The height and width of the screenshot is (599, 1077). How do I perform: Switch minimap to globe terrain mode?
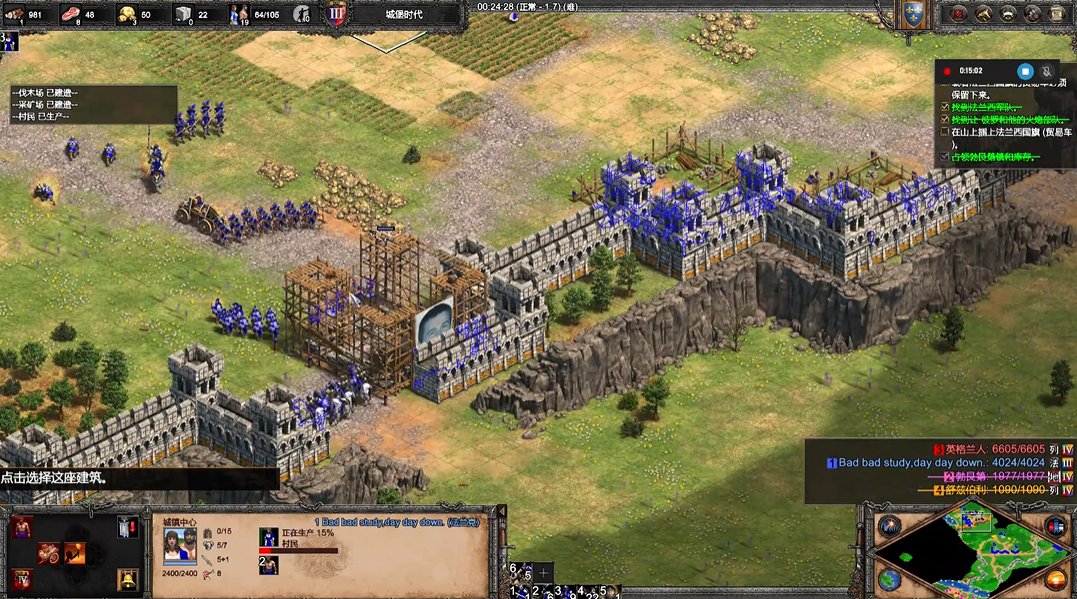[889, 579]
